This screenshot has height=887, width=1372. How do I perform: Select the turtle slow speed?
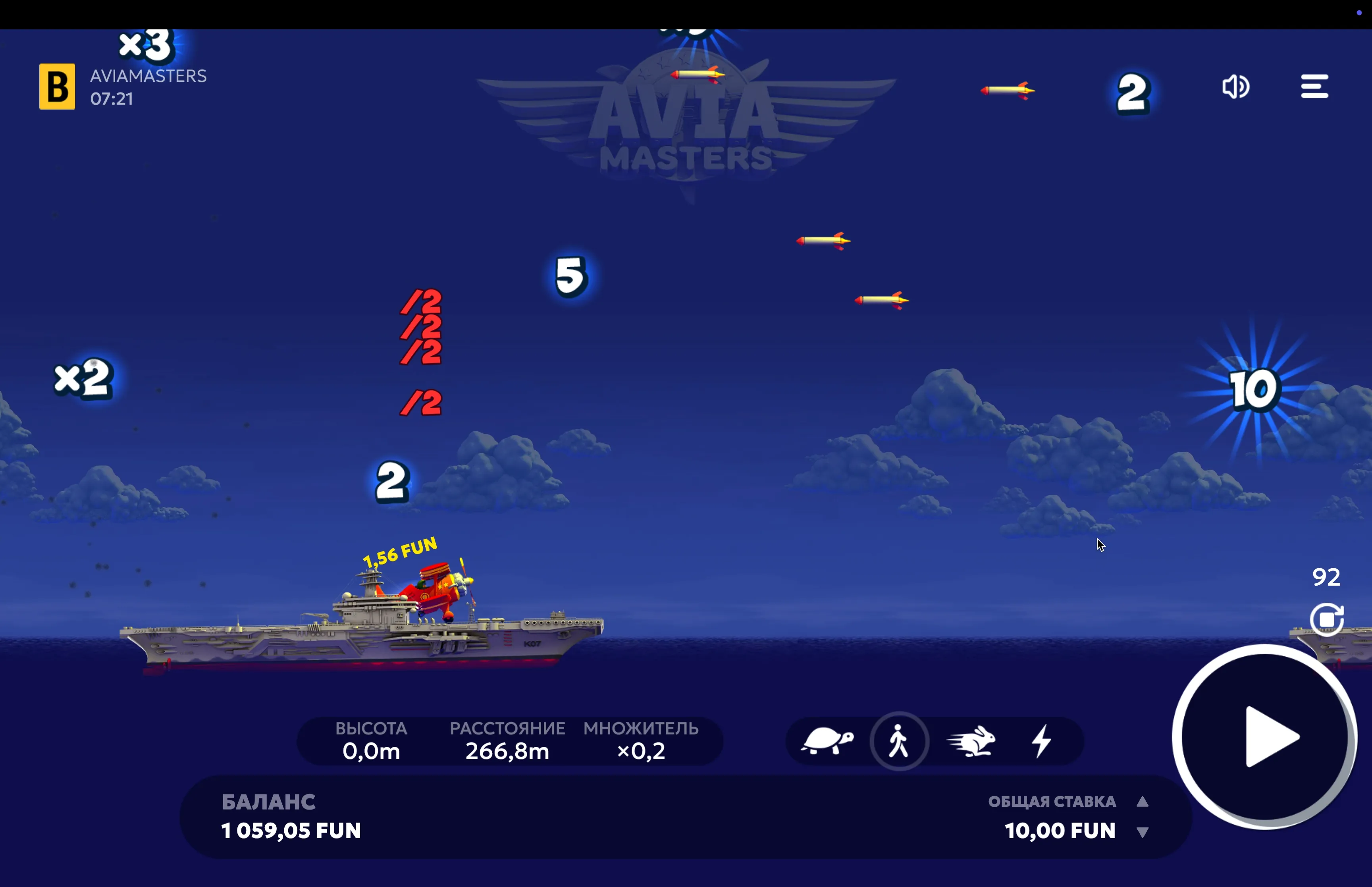[x=827, y=741]
